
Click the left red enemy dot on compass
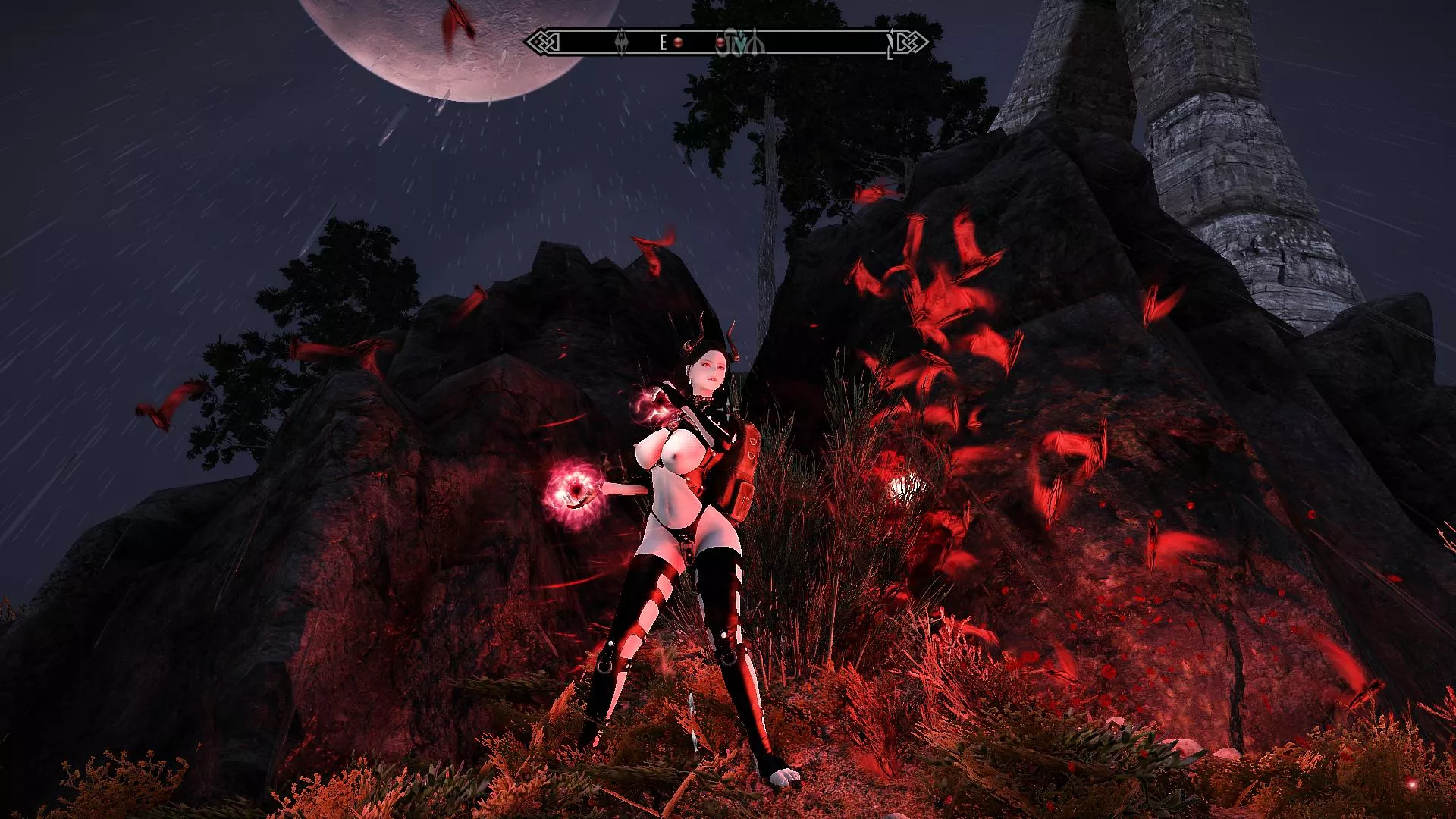pos(678,43)
